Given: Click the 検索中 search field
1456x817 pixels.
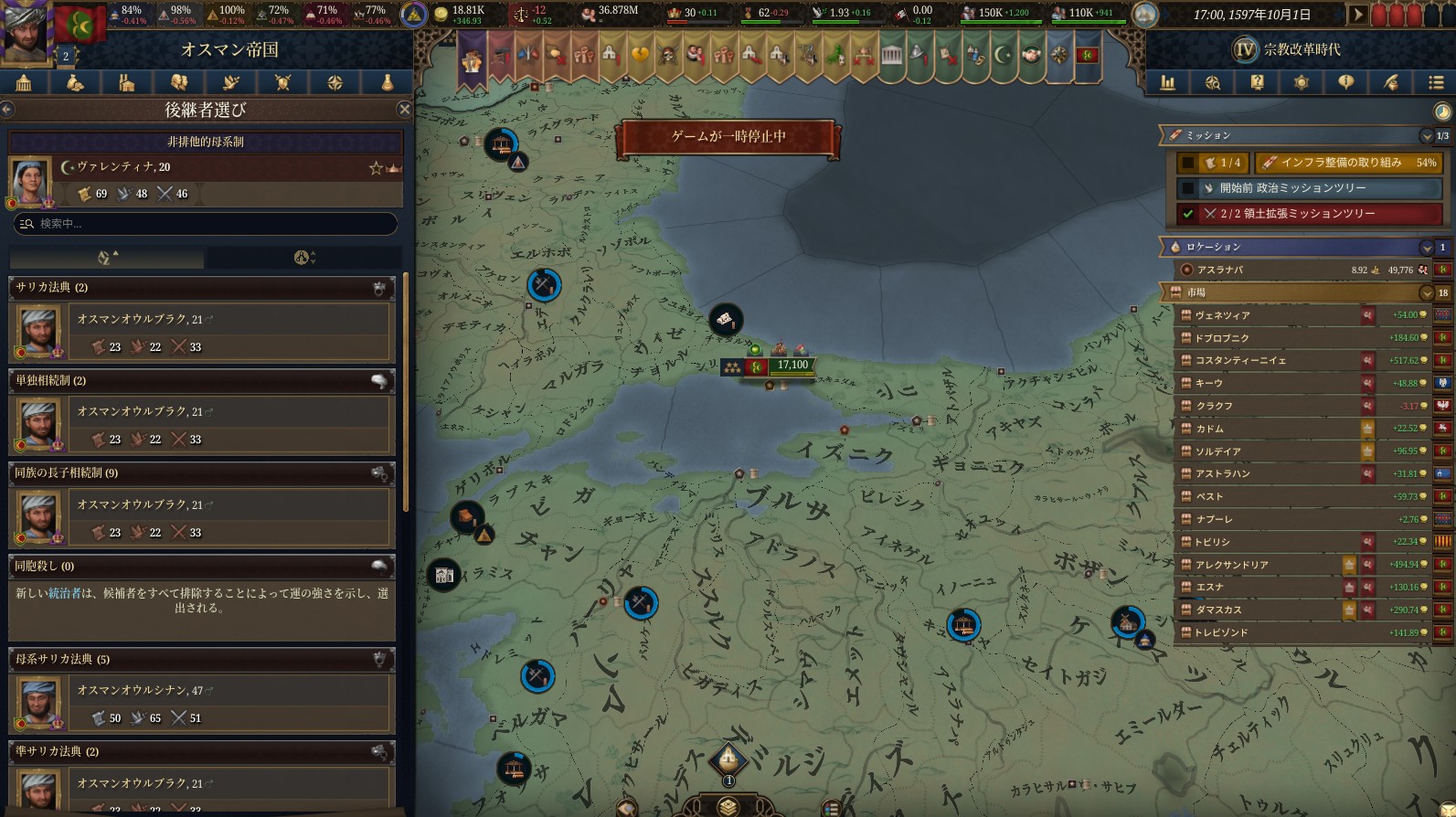Looking at the screenshot, I should point(206,224).
